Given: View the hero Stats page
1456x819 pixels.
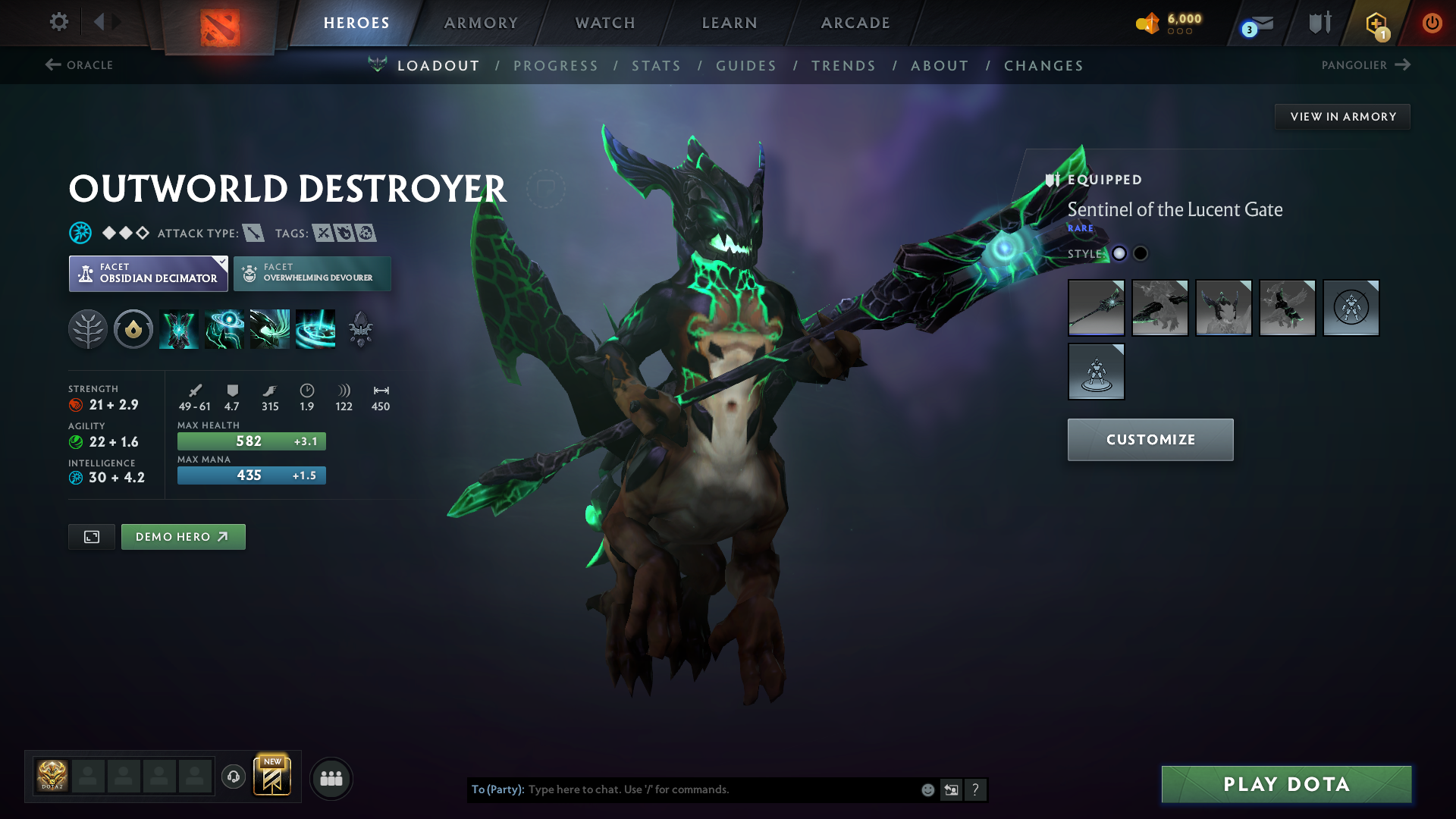Looking at the screenshot, I should (x=657, y=66).
